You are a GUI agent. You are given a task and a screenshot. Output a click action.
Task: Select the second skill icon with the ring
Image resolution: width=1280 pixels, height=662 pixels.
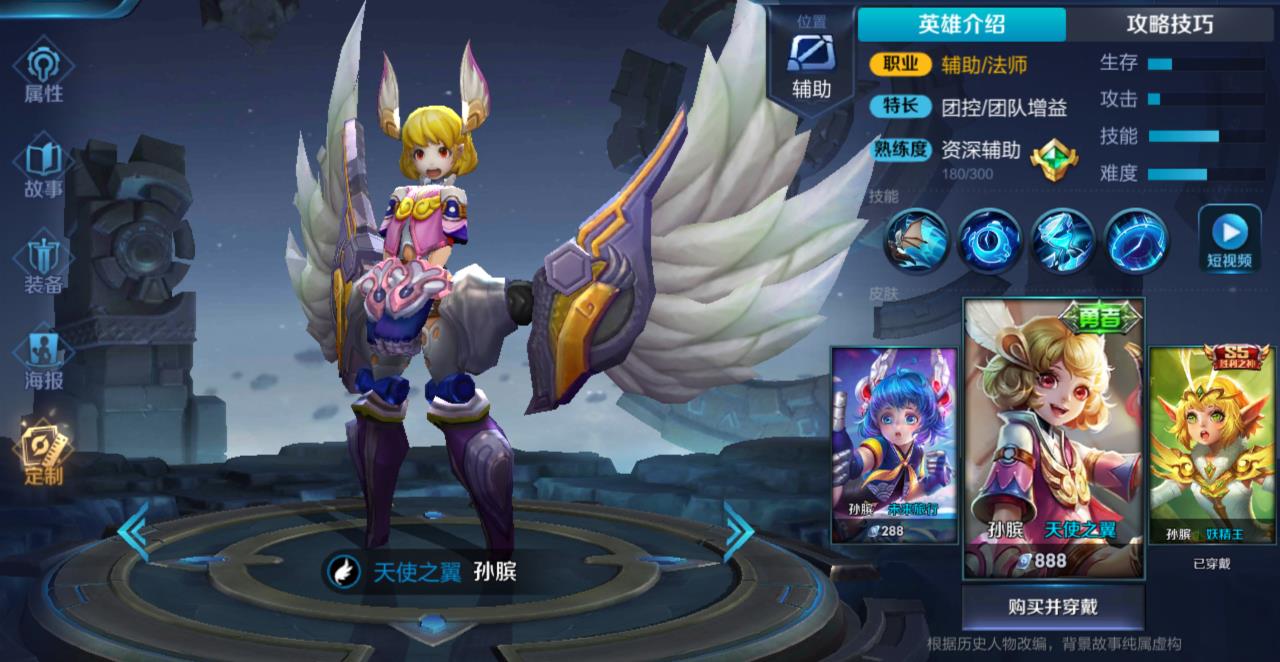pyautogui.click(x=989, y=240)
